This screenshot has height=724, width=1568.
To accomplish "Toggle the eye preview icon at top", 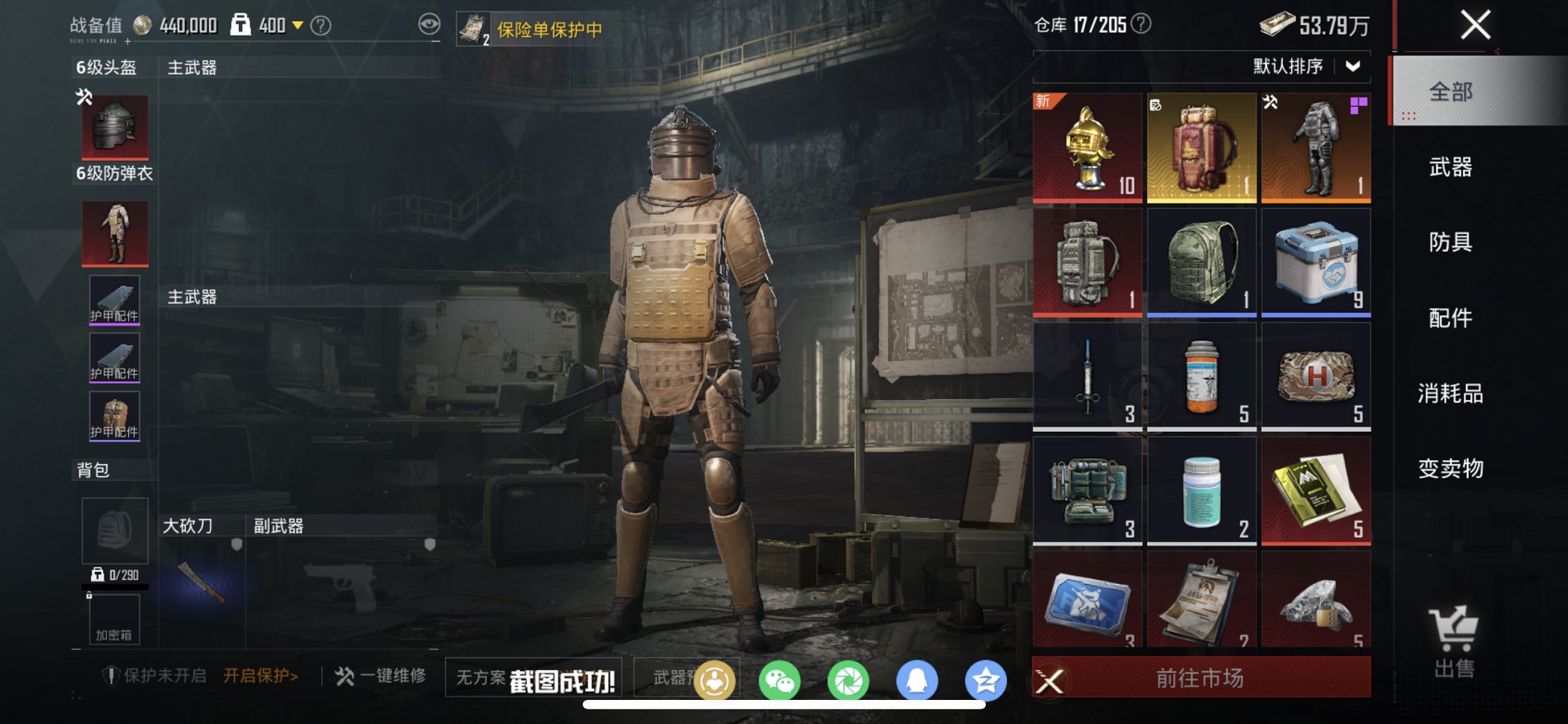I will click(x=428, y=23).
